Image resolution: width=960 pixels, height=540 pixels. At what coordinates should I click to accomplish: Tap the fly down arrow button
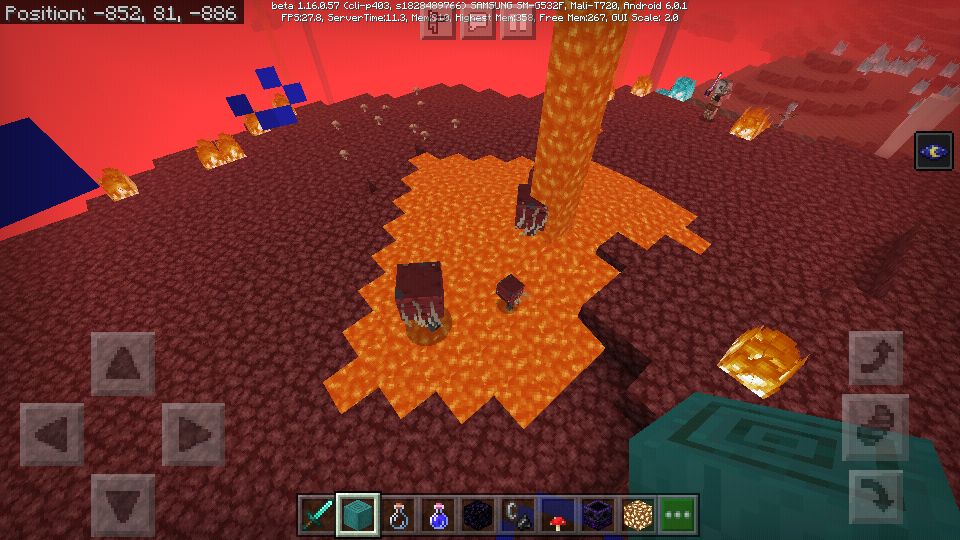[876, 497]
